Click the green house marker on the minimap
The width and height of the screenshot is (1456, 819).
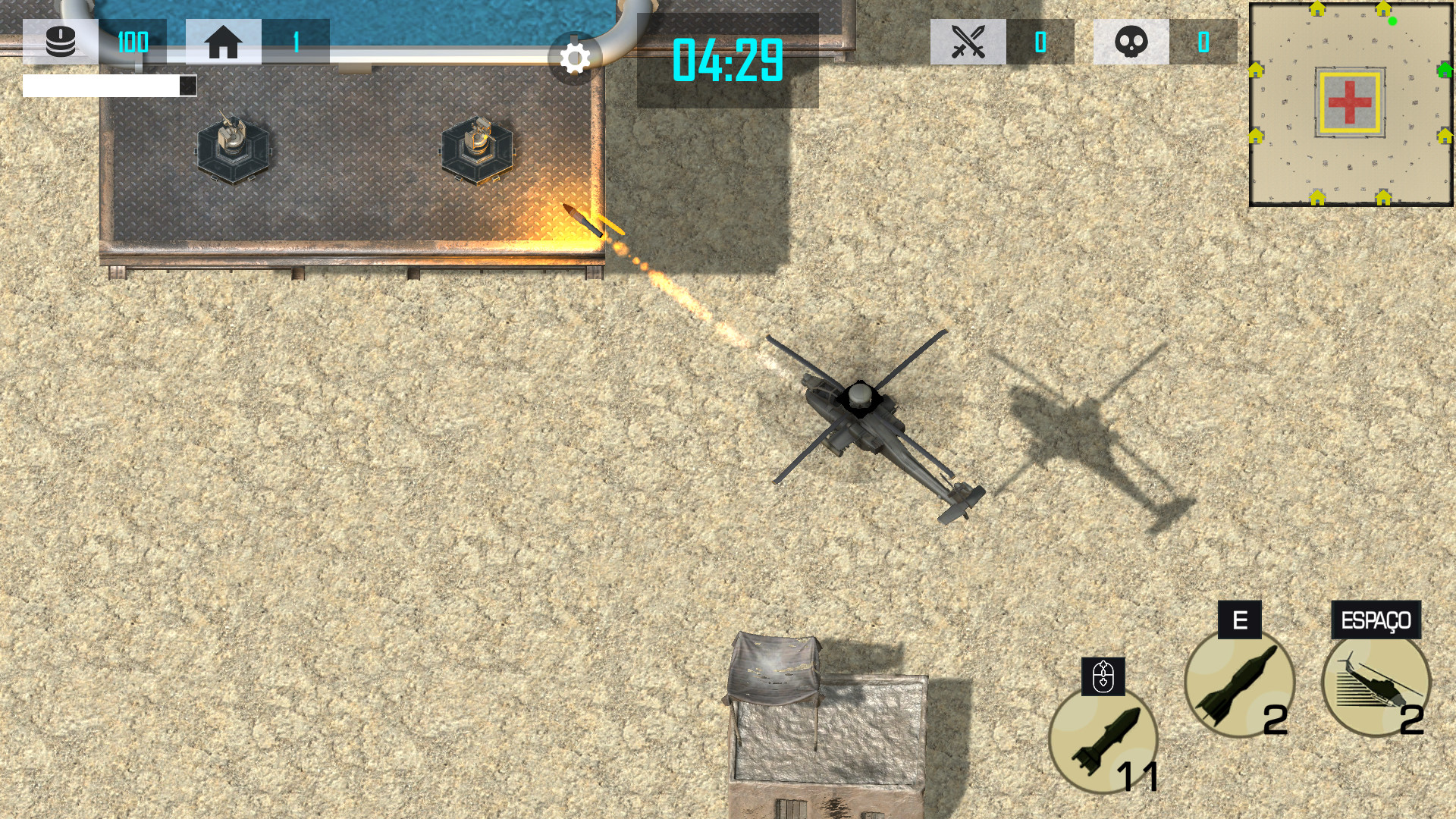click(1445, 71)
